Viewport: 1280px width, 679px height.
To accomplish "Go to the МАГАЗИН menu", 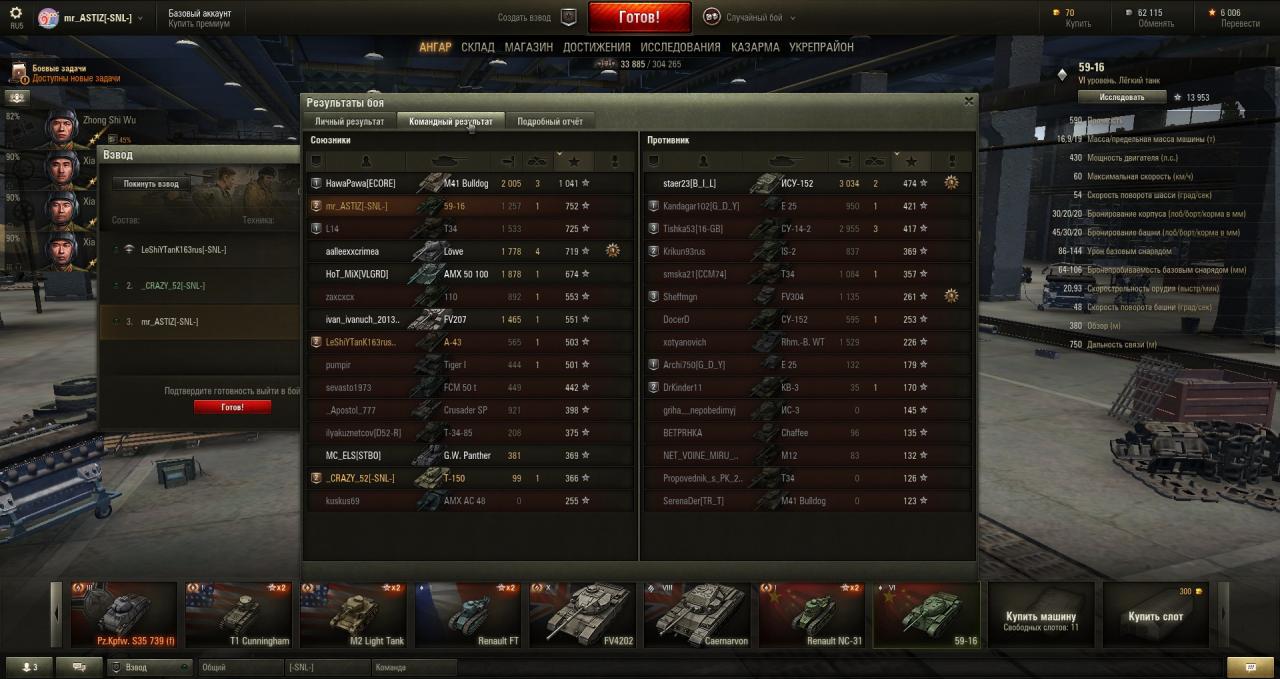I will 528,47.
